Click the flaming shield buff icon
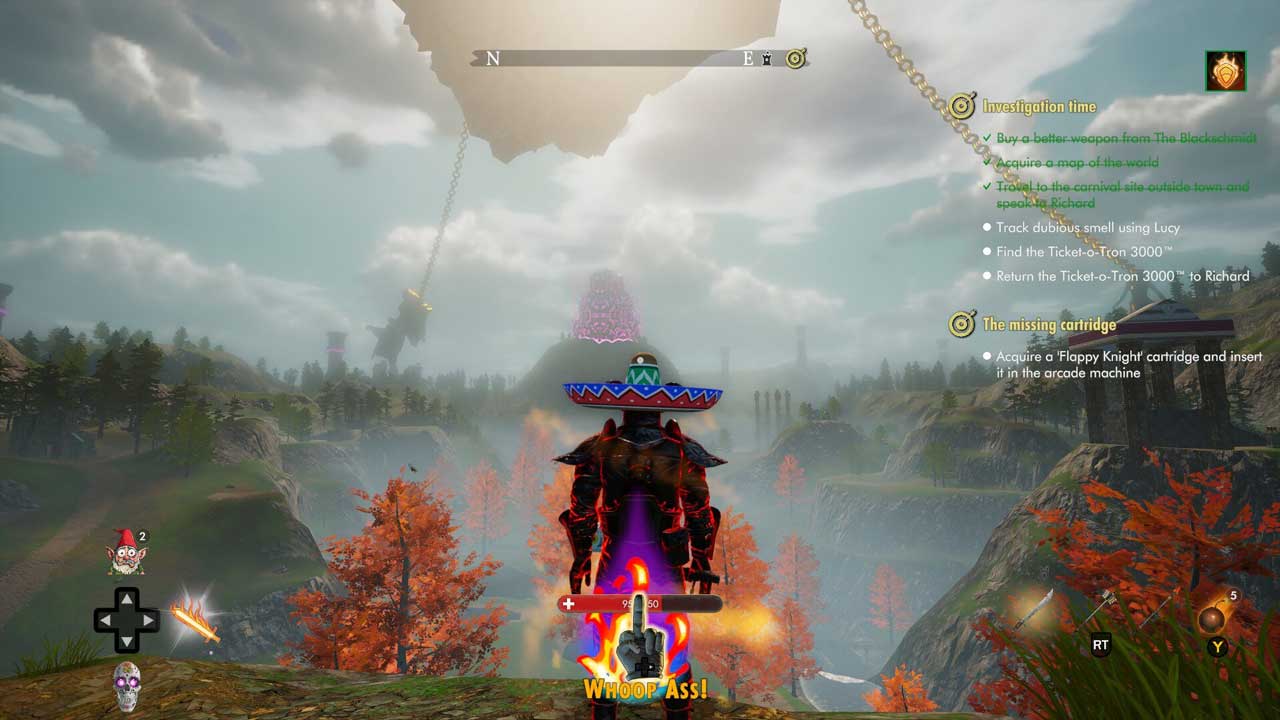1280x720 pixels. (1225, 71)
